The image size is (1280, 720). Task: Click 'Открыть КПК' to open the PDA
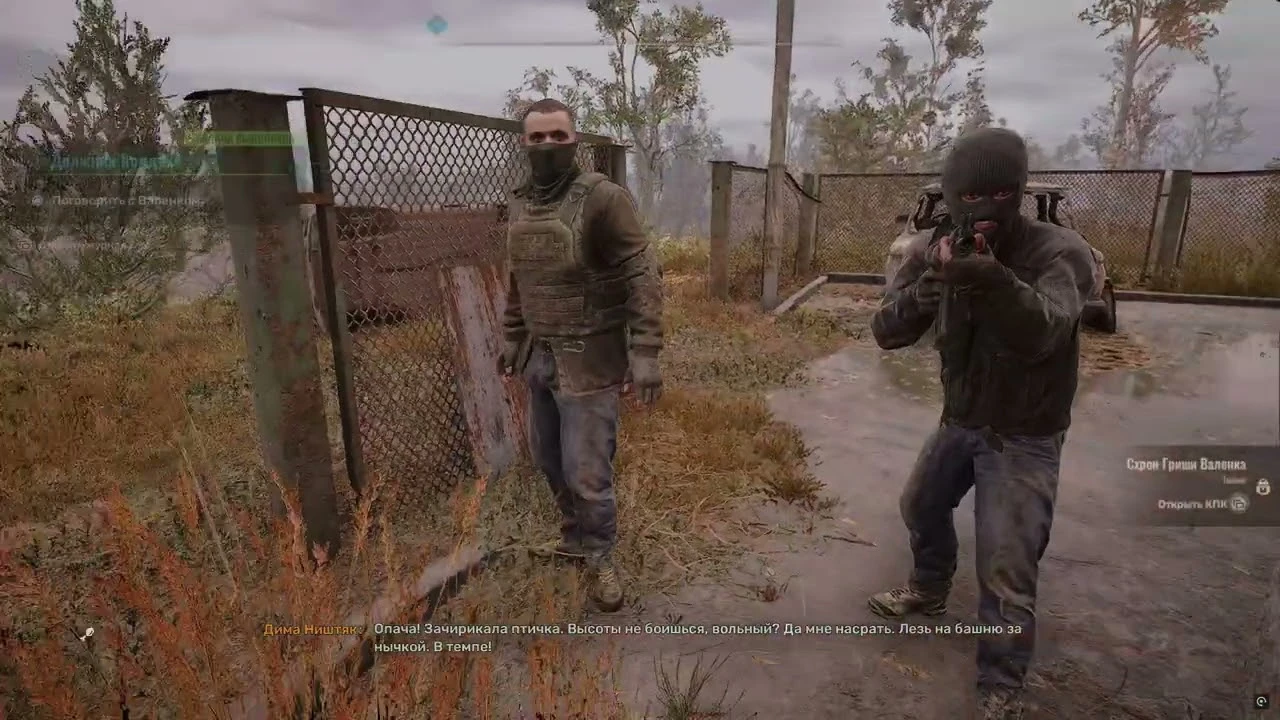point(1193,504)
